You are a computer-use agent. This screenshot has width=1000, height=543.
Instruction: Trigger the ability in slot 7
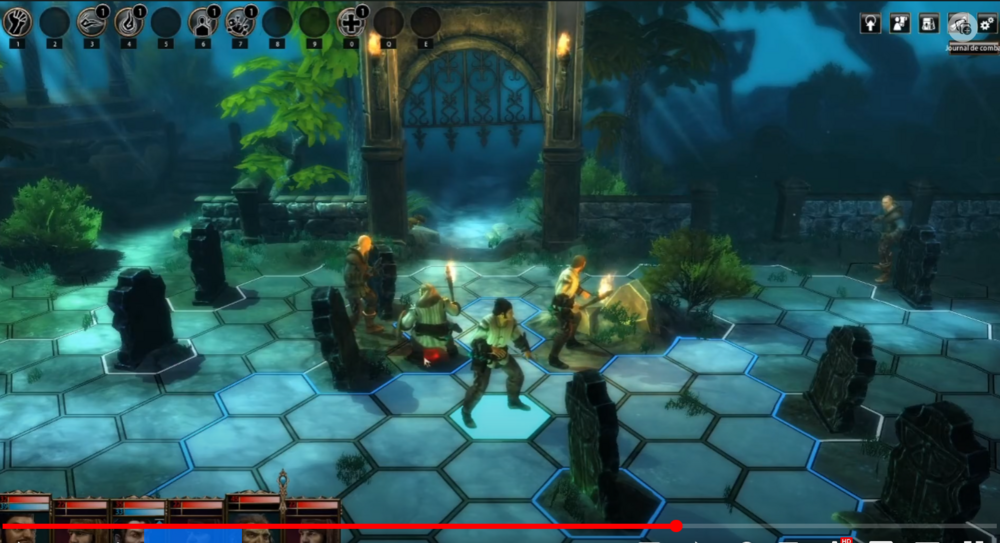click(240, 22)
